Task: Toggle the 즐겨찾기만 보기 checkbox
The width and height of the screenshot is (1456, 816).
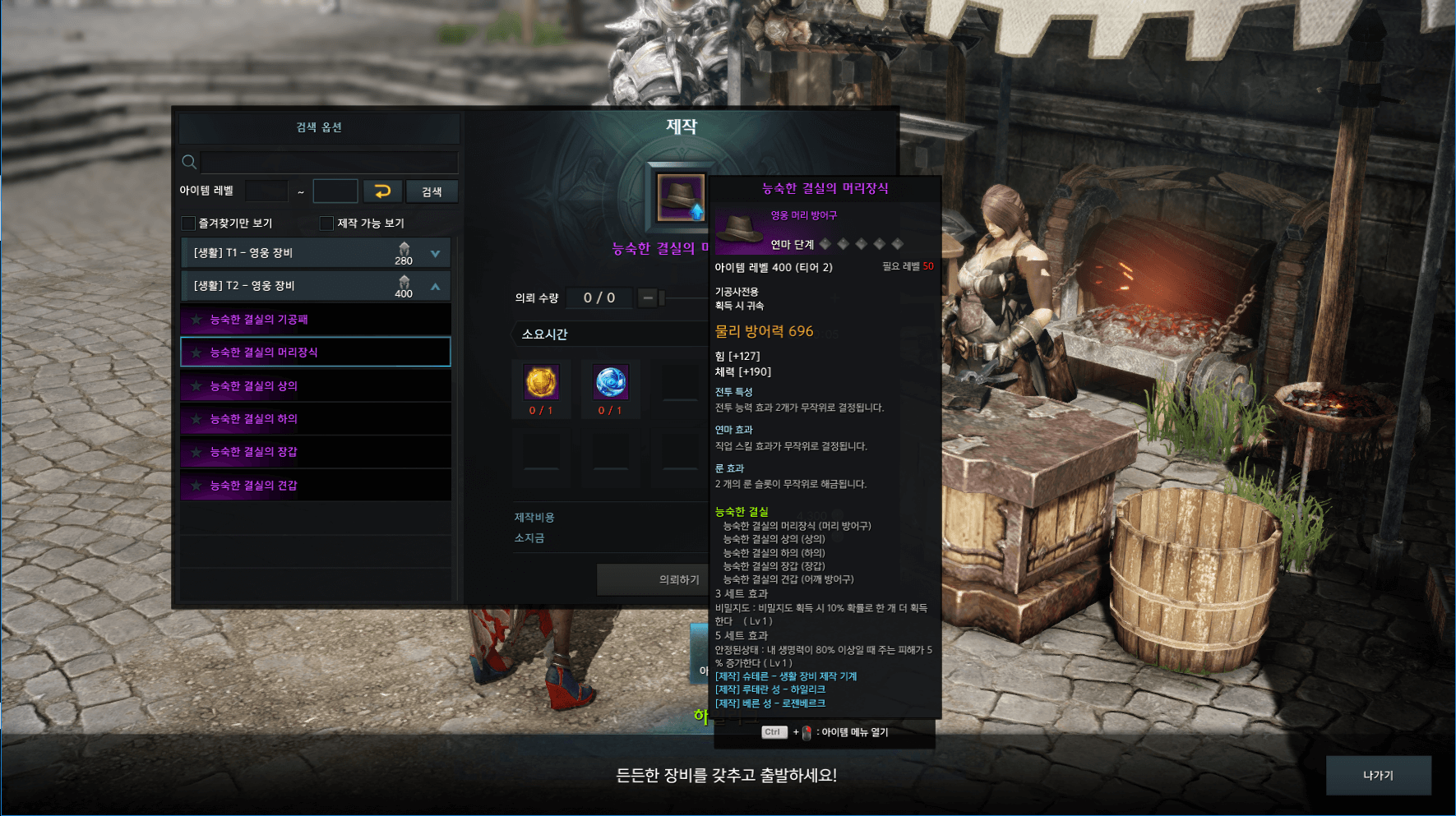Action: 188,224
